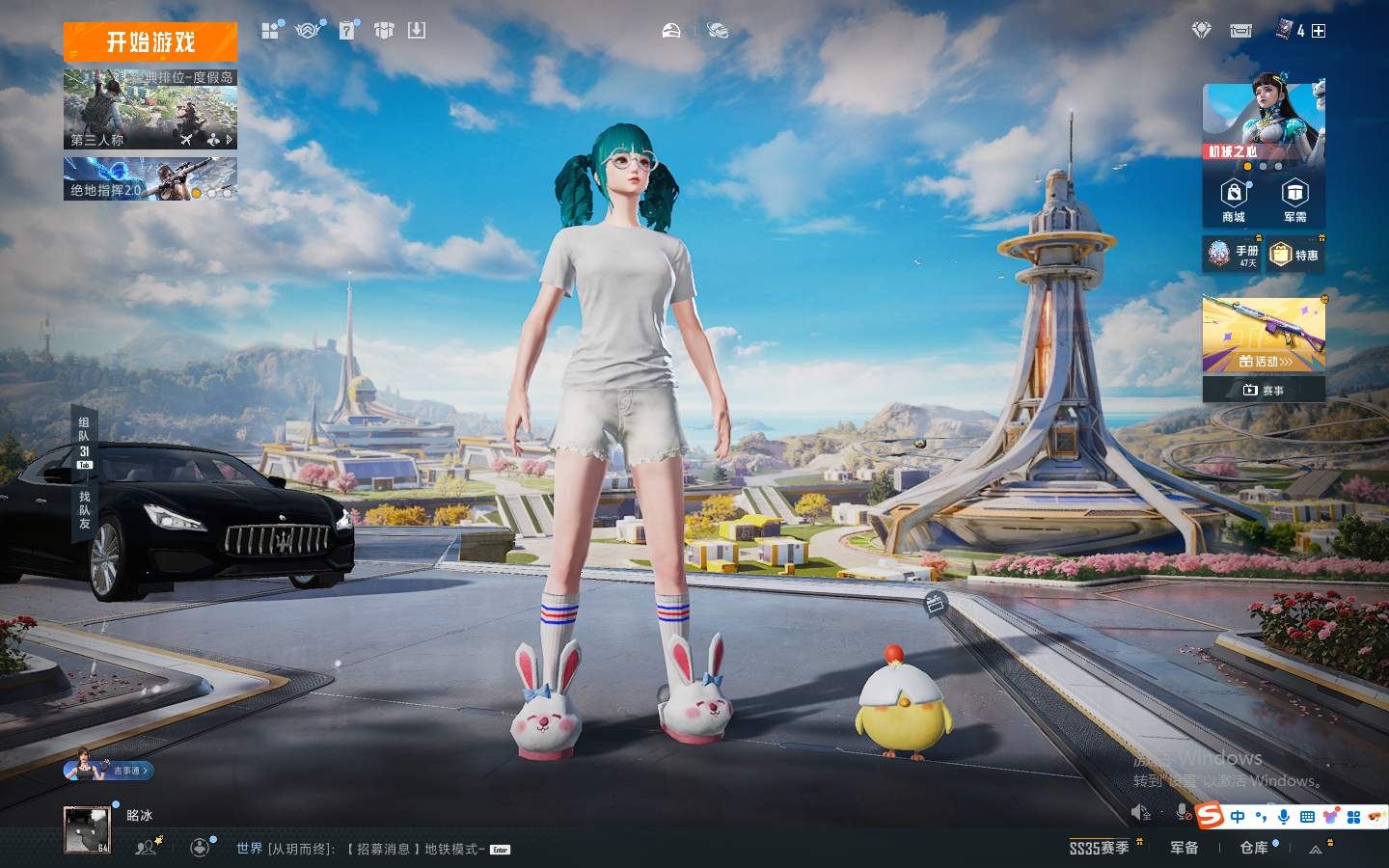Open the 活动 events banner
The image size is (1389, 868).
tap(1264, 335)
